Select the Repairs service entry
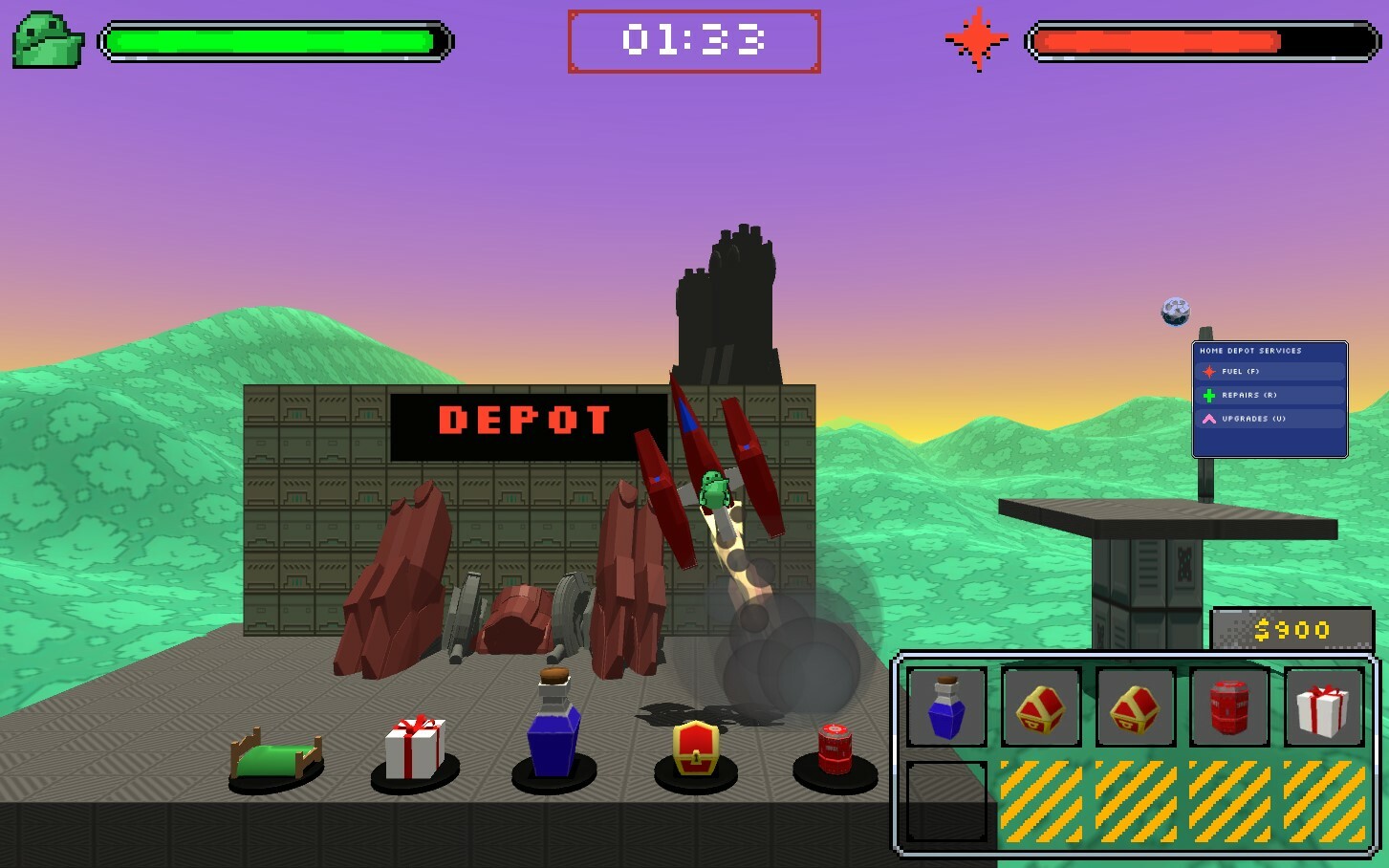This screenshot has height=868, width=1389. [x=1270, y=395]
